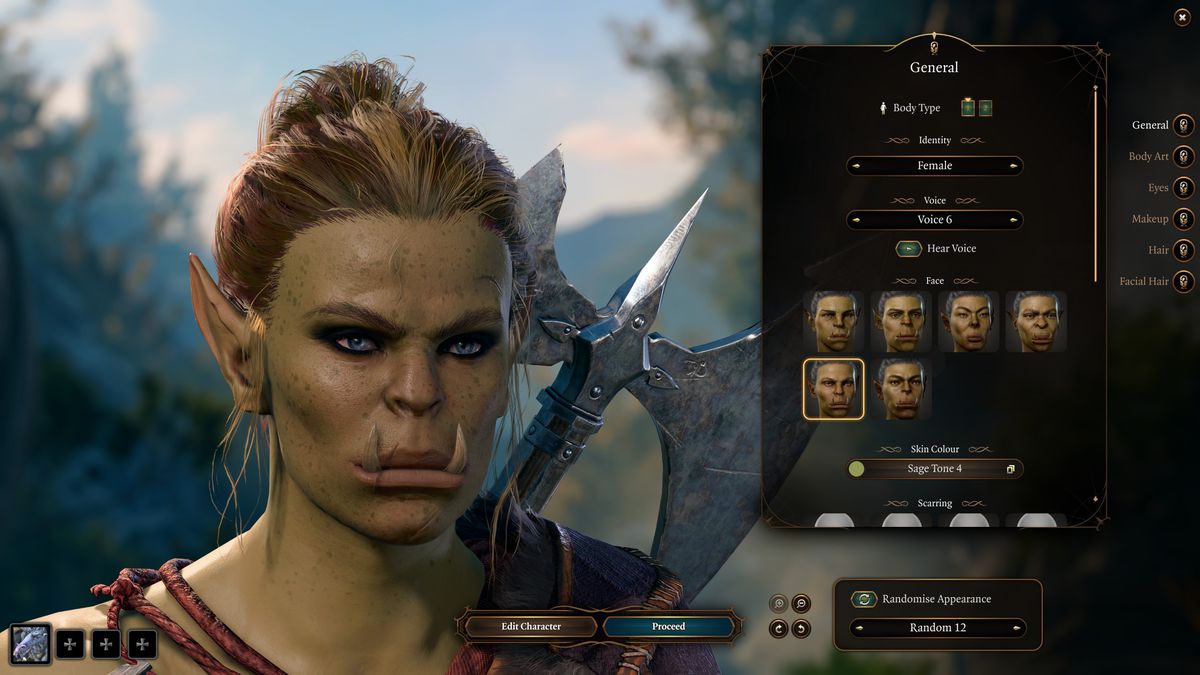Advance Random 12 to the next preset

(x=1017, y=628)
